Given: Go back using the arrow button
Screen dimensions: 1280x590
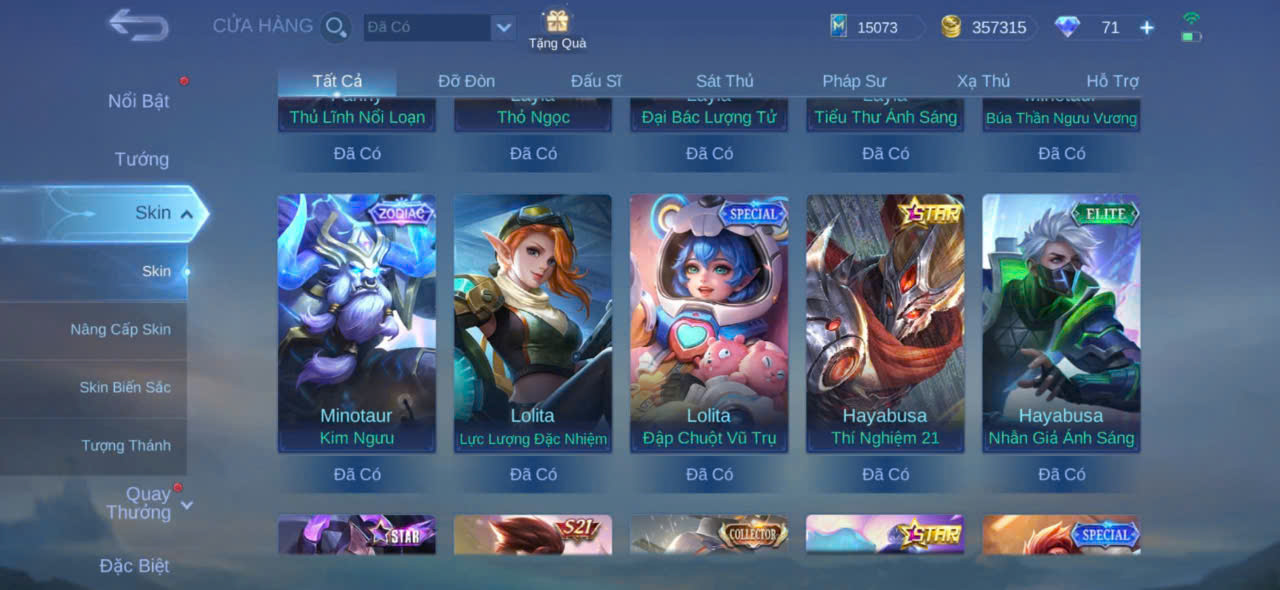Looking at the screenshot, I should (138, 25).
